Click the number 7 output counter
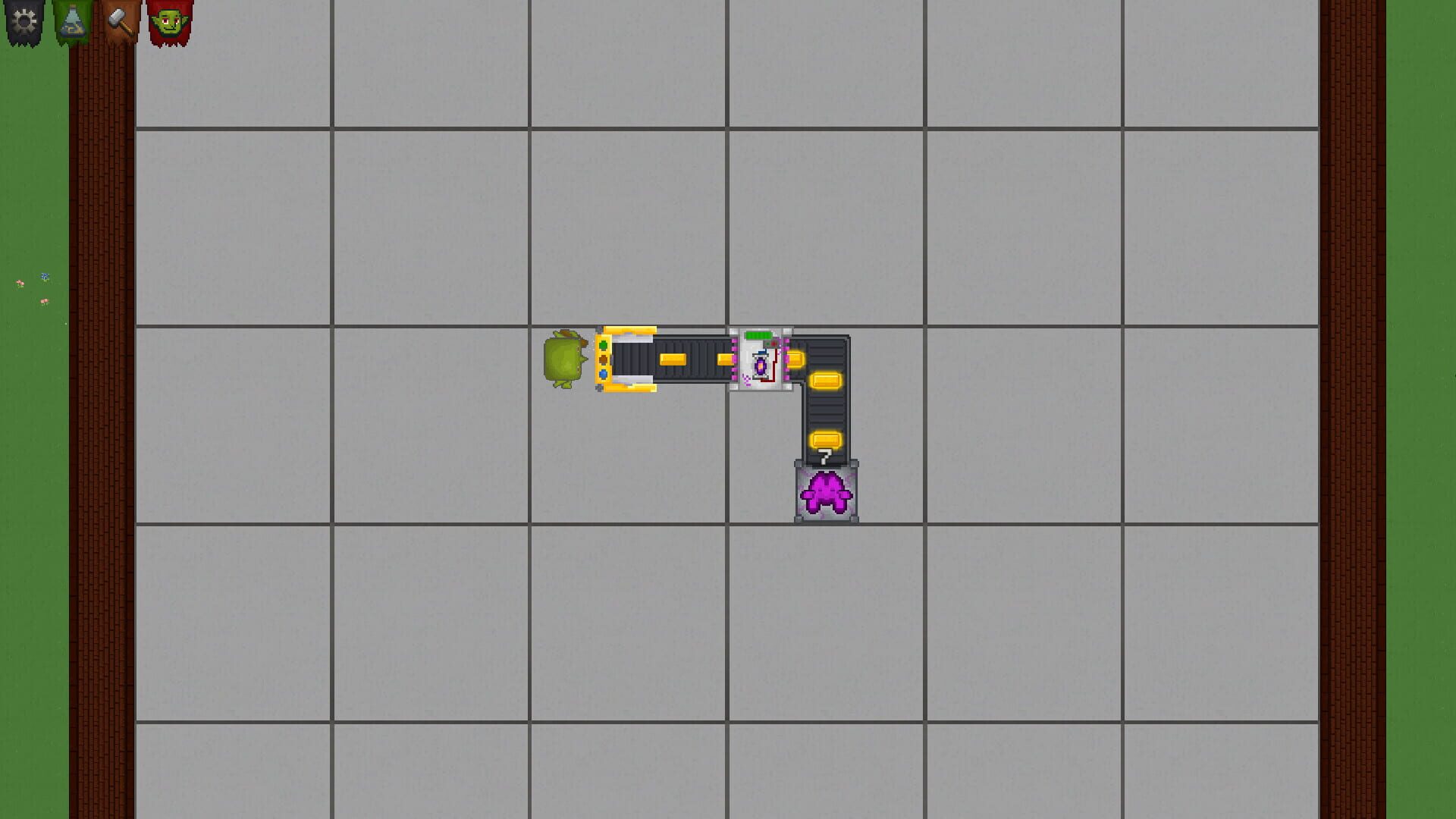 pos(824,456)
